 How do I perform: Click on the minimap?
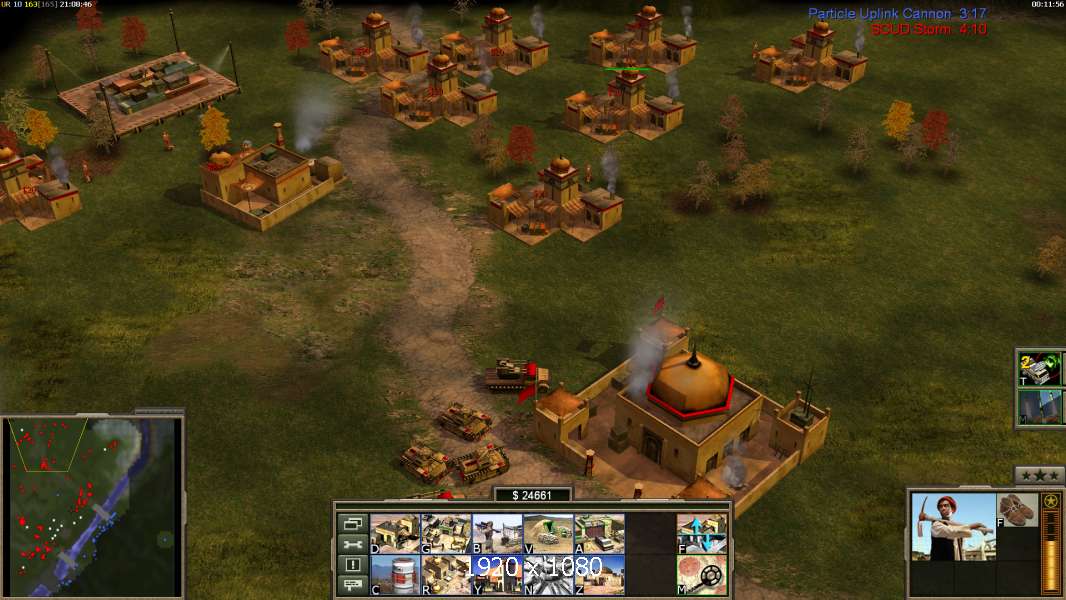coord(92,506)
